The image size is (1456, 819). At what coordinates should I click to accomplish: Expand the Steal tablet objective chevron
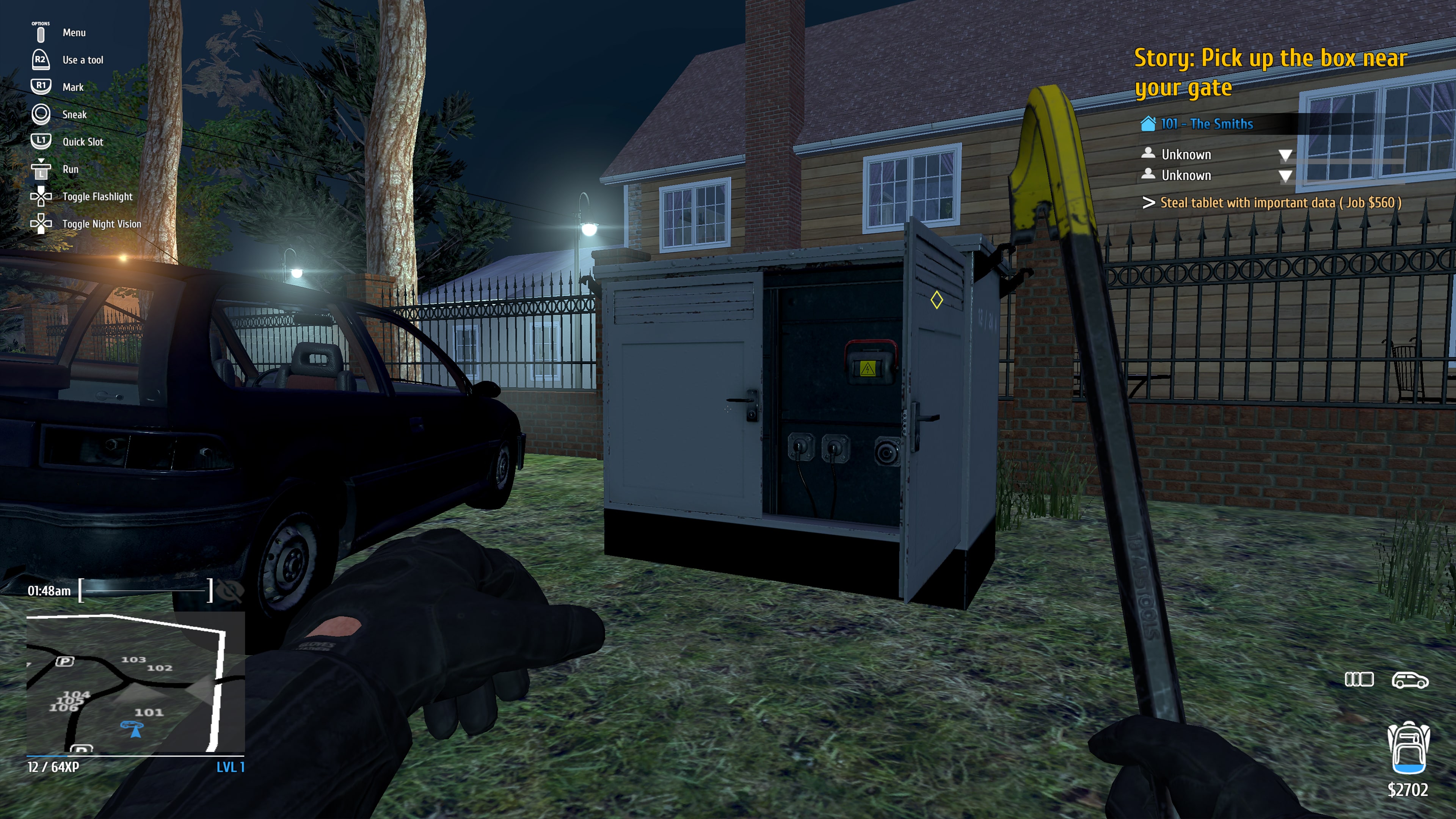(x=1149, y=203)
